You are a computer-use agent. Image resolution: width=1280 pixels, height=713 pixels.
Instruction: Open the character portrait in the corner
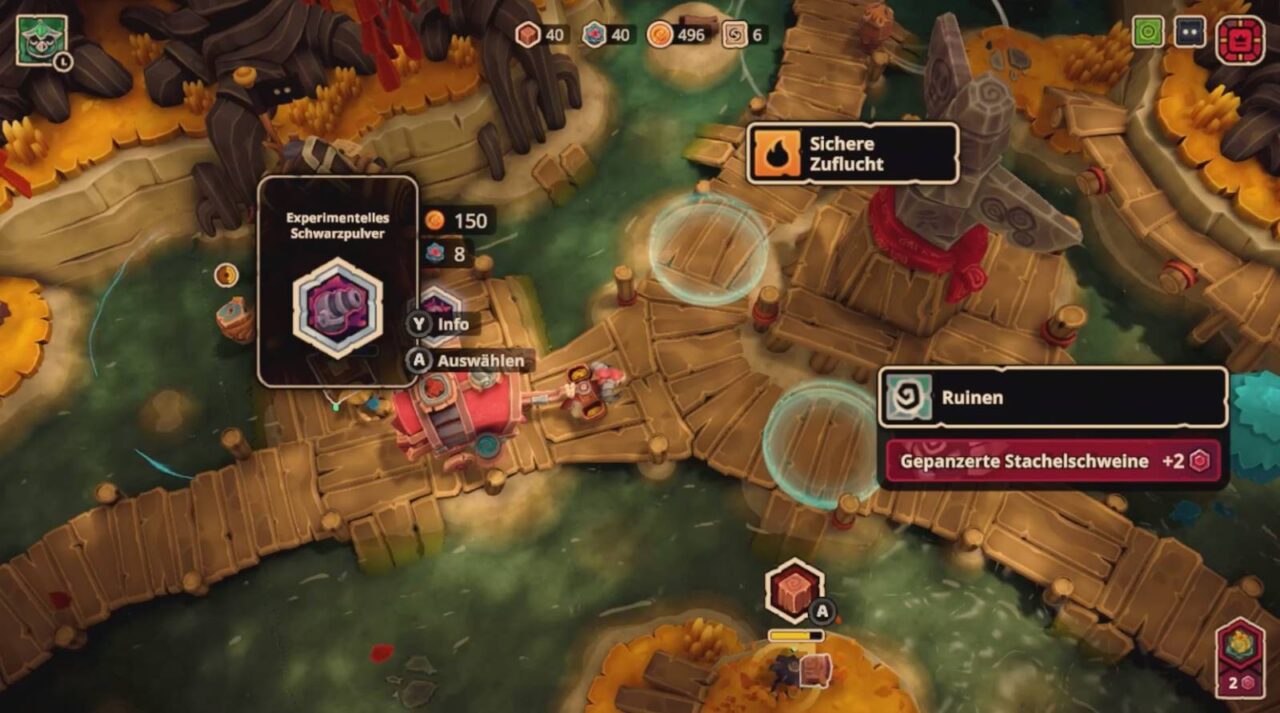click(41, 40)
